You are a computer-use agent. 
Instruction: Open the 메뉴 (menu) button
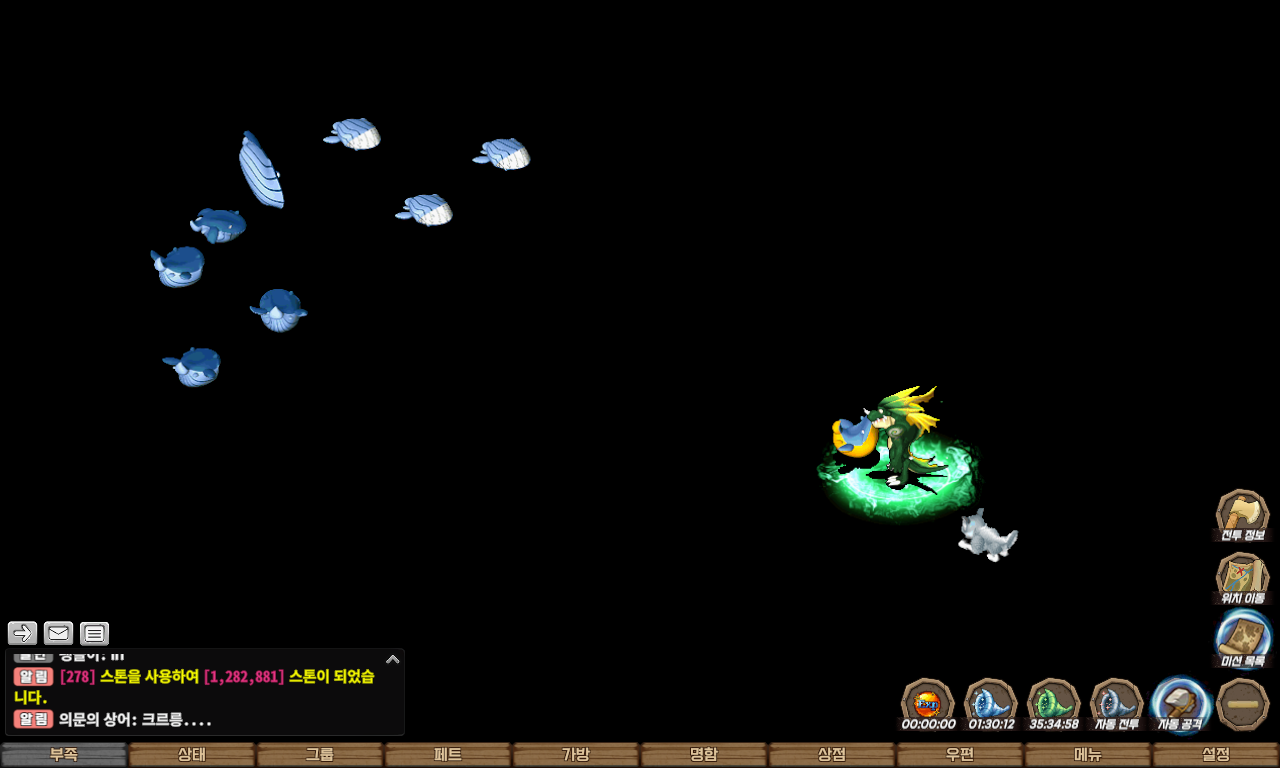1088,755
